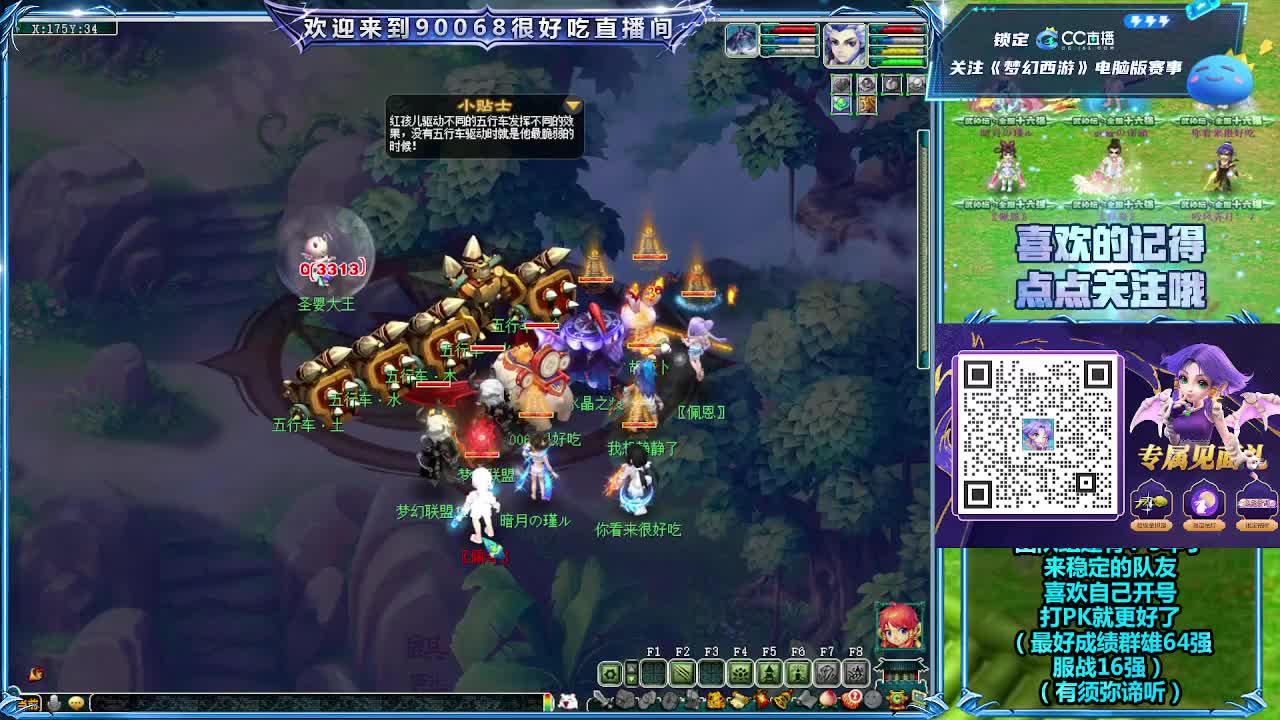1280x720 pixels.
Task: Select the F4 flower skill shortcut
Action: coord(738,671)
